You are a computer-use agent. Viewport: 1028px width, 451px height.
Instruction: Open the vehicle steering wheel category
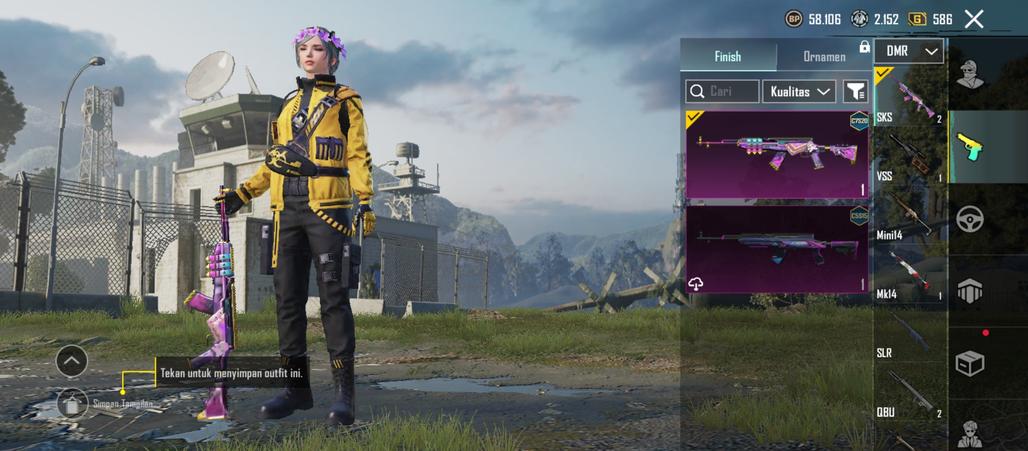tap(970, 218)
